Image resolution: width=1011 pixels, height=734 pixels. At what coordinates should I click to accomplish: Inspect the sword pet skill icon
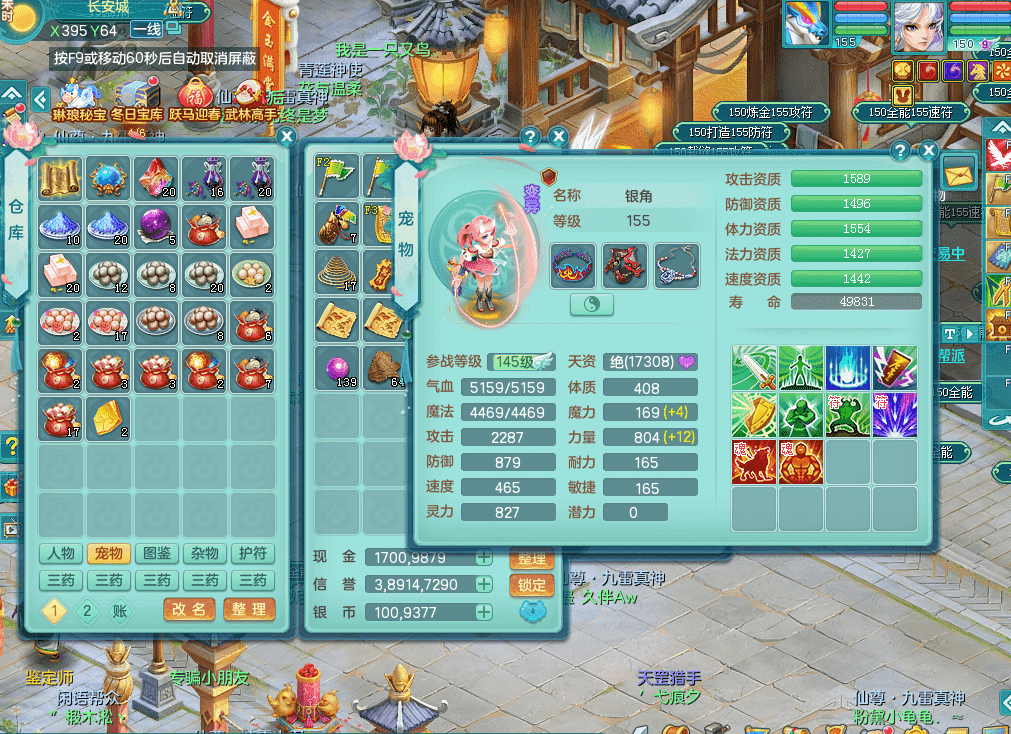753,367
